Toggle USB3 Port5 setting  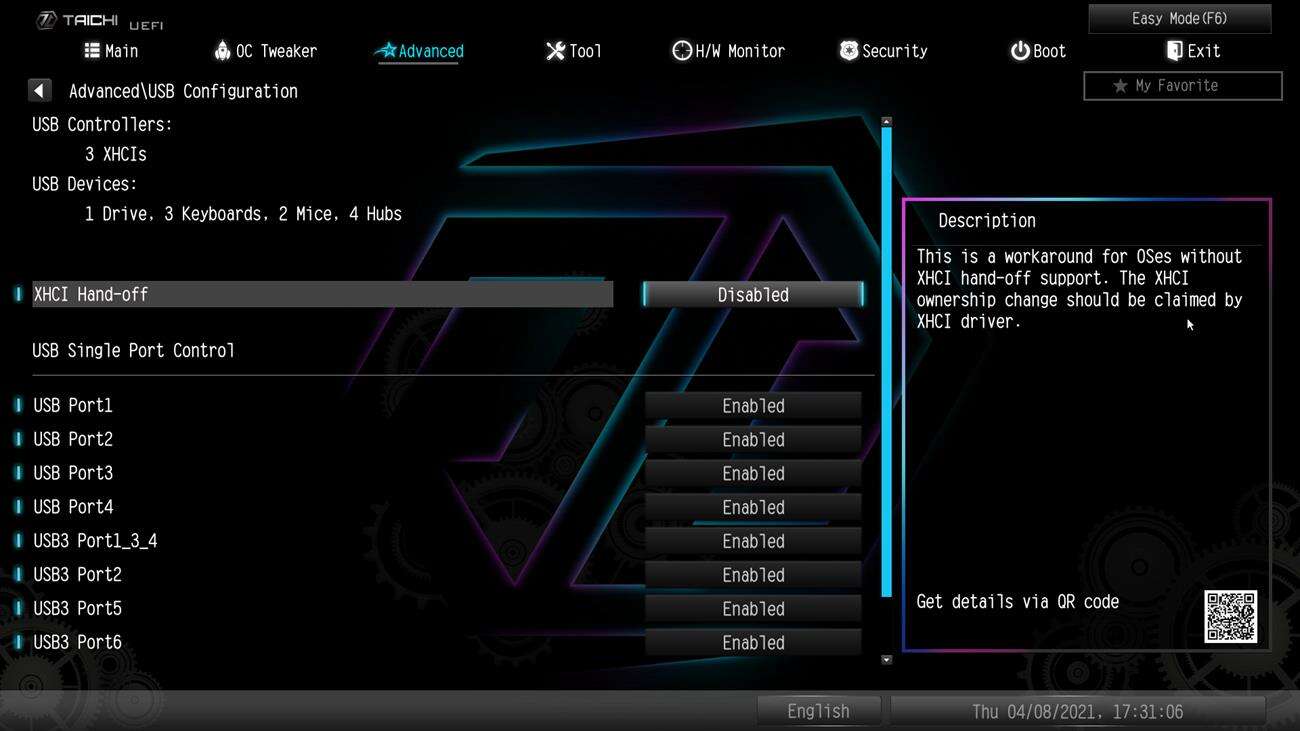752,608
